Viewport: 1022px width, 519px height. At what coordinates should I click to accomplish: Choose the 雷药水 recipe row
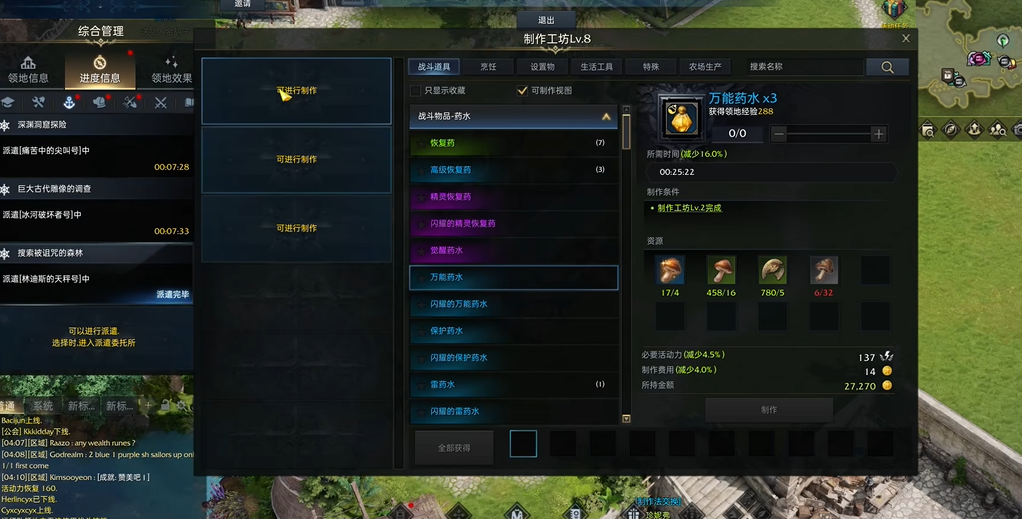[513, 385]
